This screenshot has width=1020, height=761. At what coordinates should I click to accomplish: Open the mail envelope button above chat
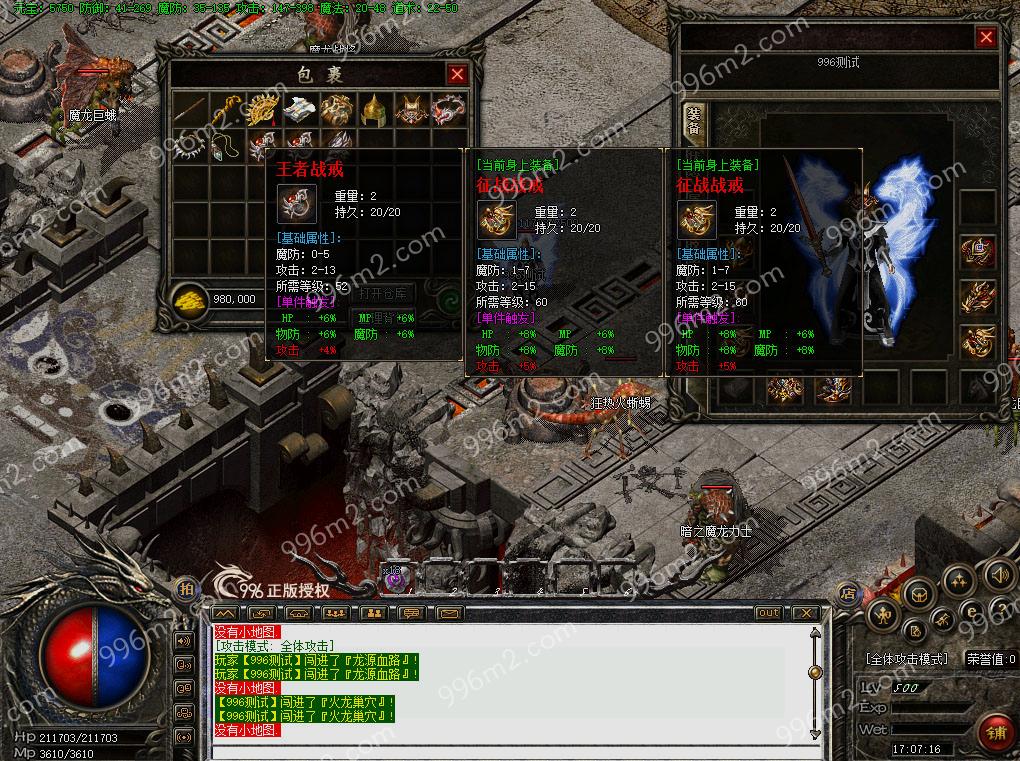coord(448,612)
